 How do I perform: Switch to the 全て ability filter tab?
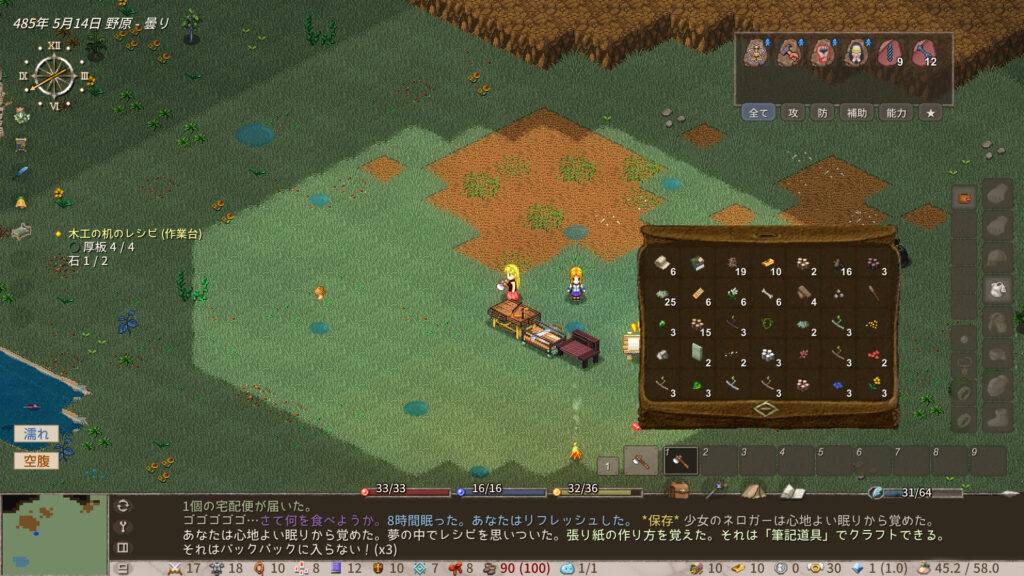coord(759,113)
